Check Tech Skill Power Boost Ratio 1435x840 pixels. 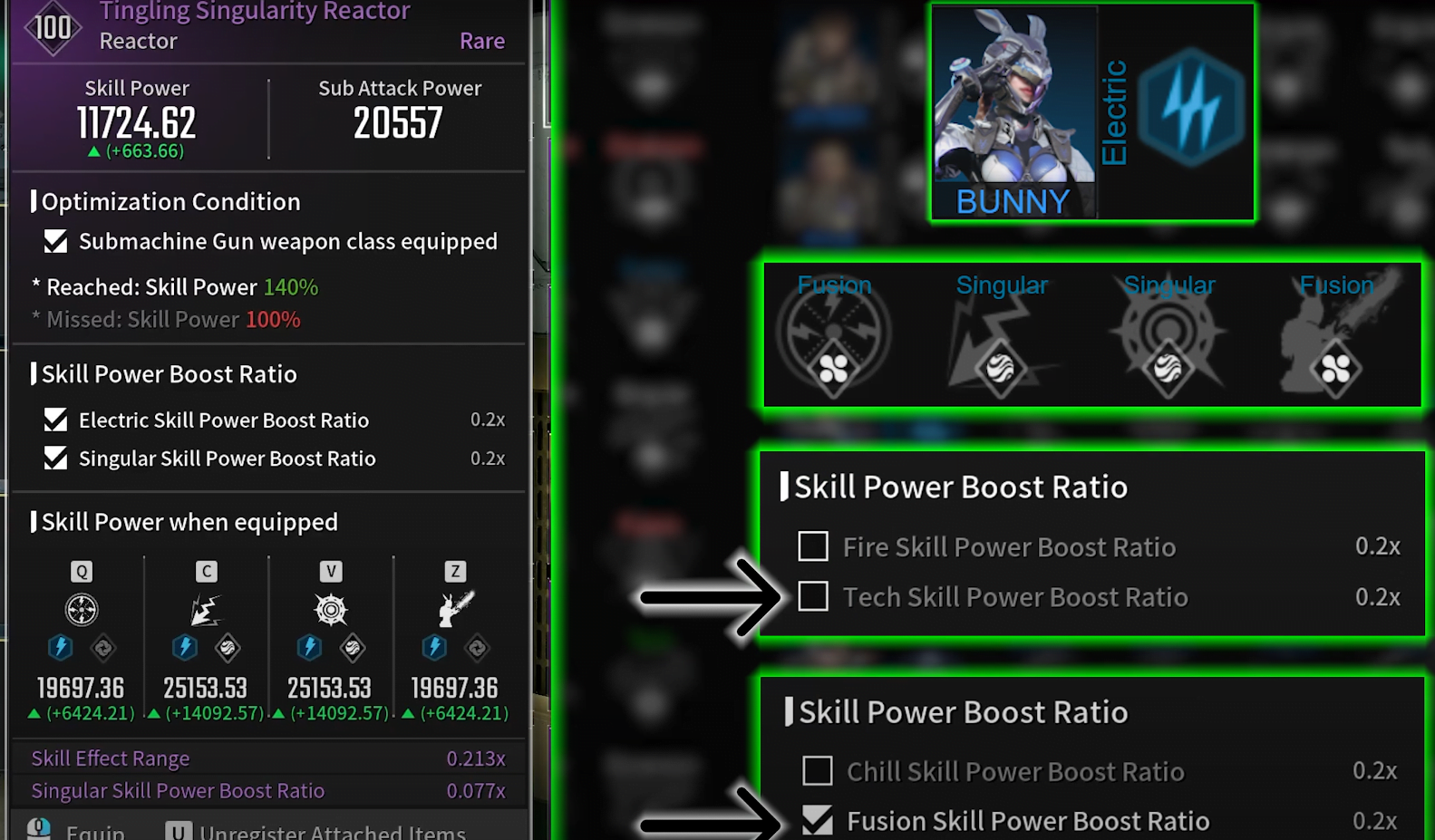[x=812, y=596]
